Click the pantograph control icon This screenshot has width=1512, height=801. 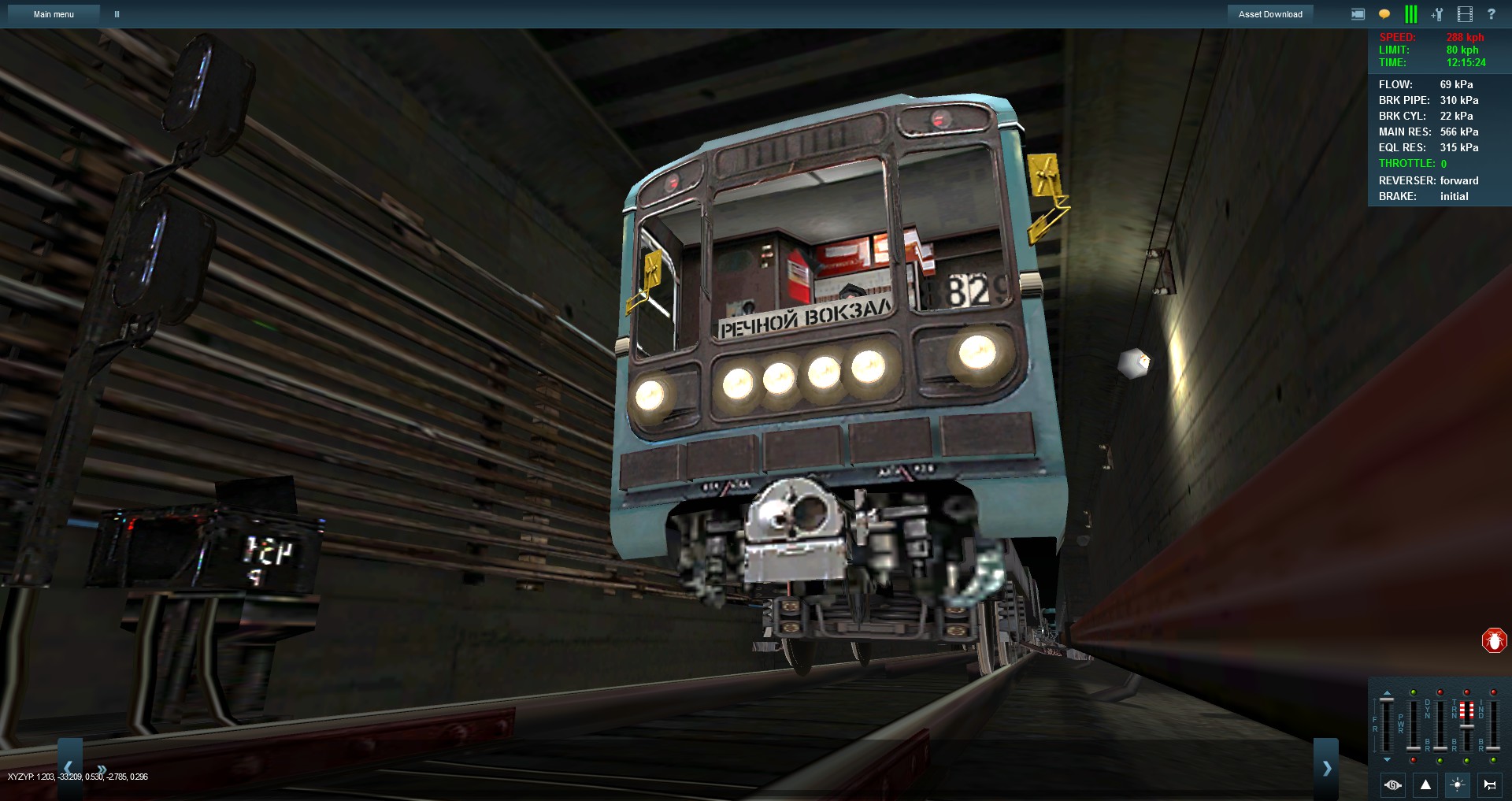(1392, 785)
